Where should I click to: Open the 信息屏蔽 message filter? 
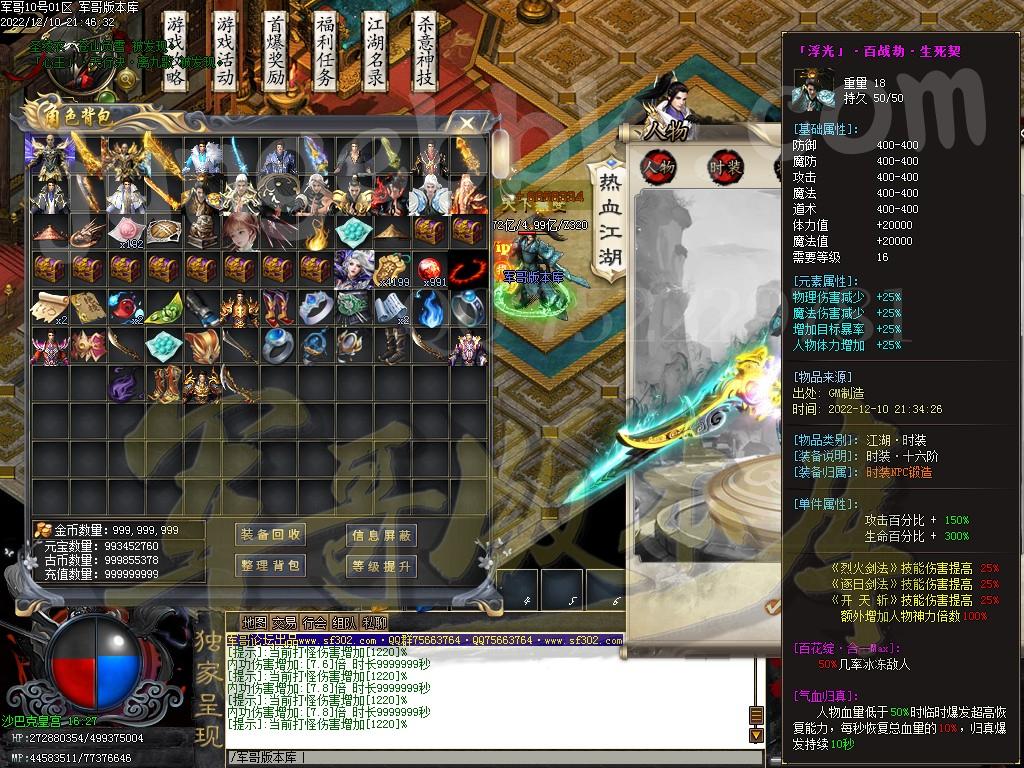(x=381, y=535)
